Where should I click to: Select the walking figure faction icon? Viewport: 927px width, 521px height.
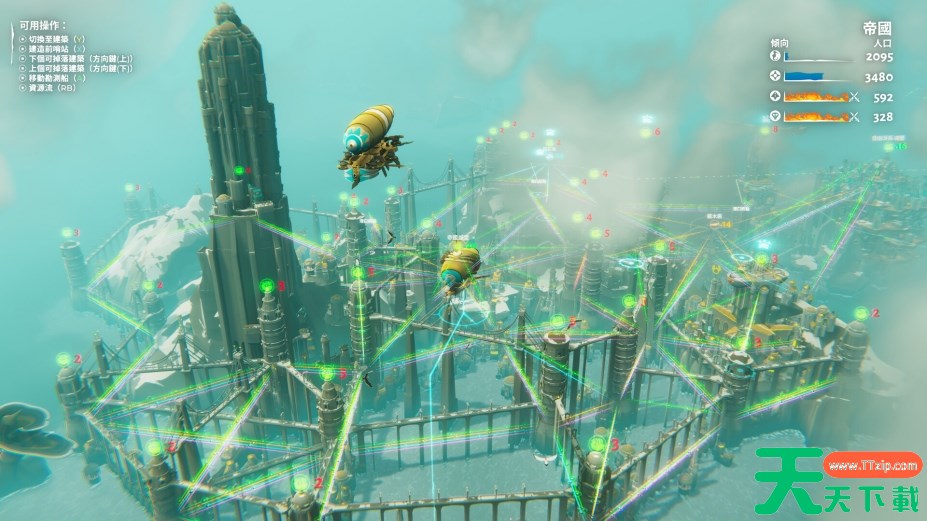[775, 58]
